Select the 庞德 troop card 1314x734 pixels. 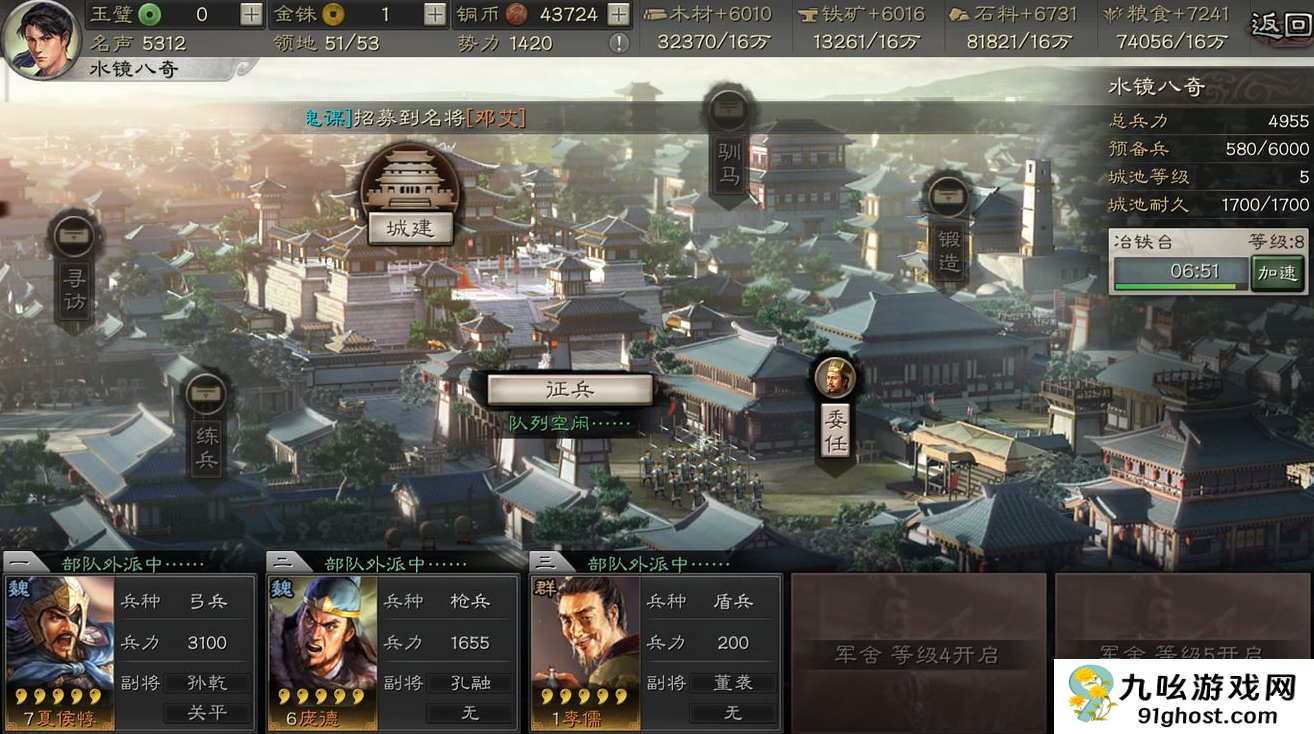coord(322,651)
